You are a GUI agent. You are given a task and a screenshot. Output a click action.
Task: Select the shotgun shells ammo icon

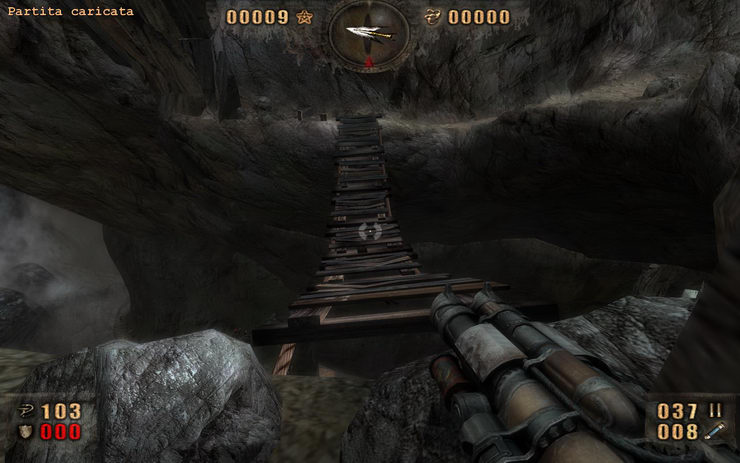coord(715,411)
